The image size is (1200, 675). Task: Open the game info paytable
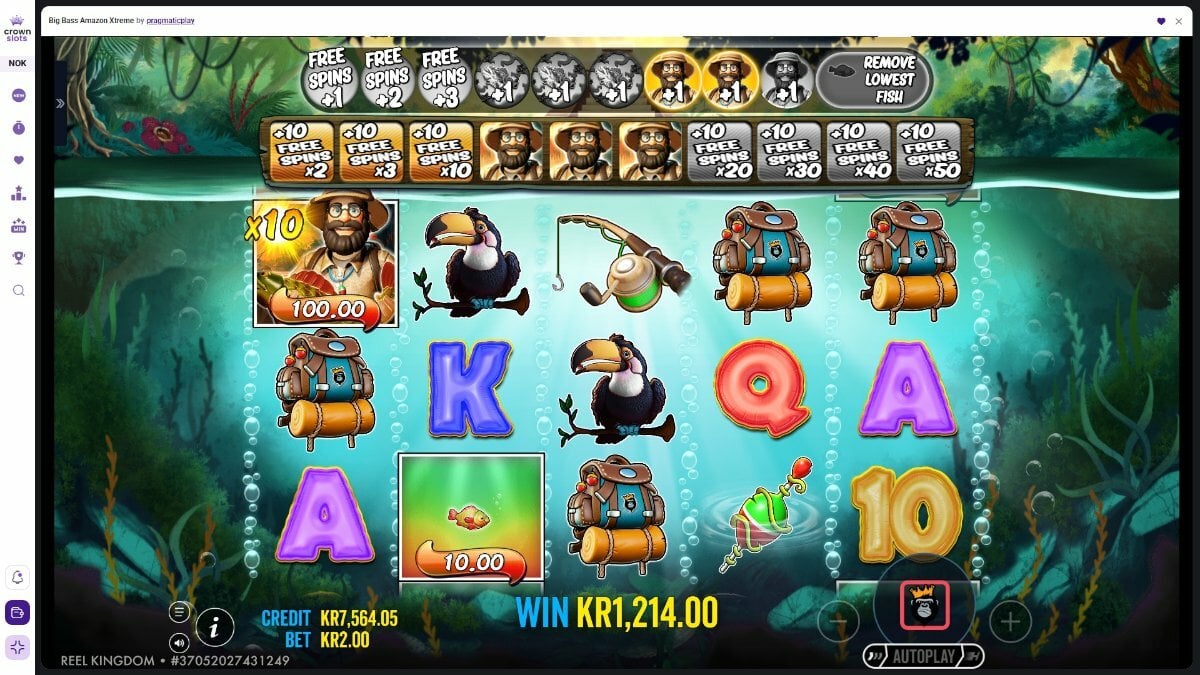click(x=215, y=627)
